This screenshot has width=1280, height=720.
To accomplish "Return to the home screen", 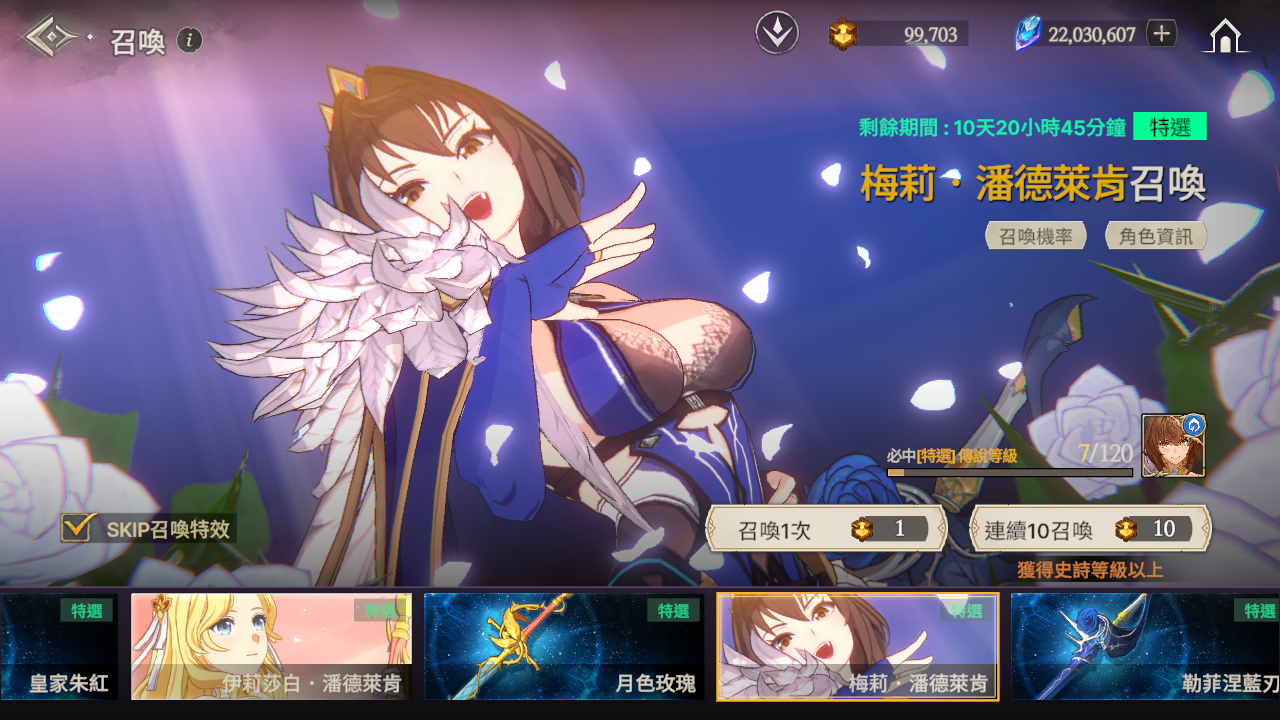I will 1225,36.
